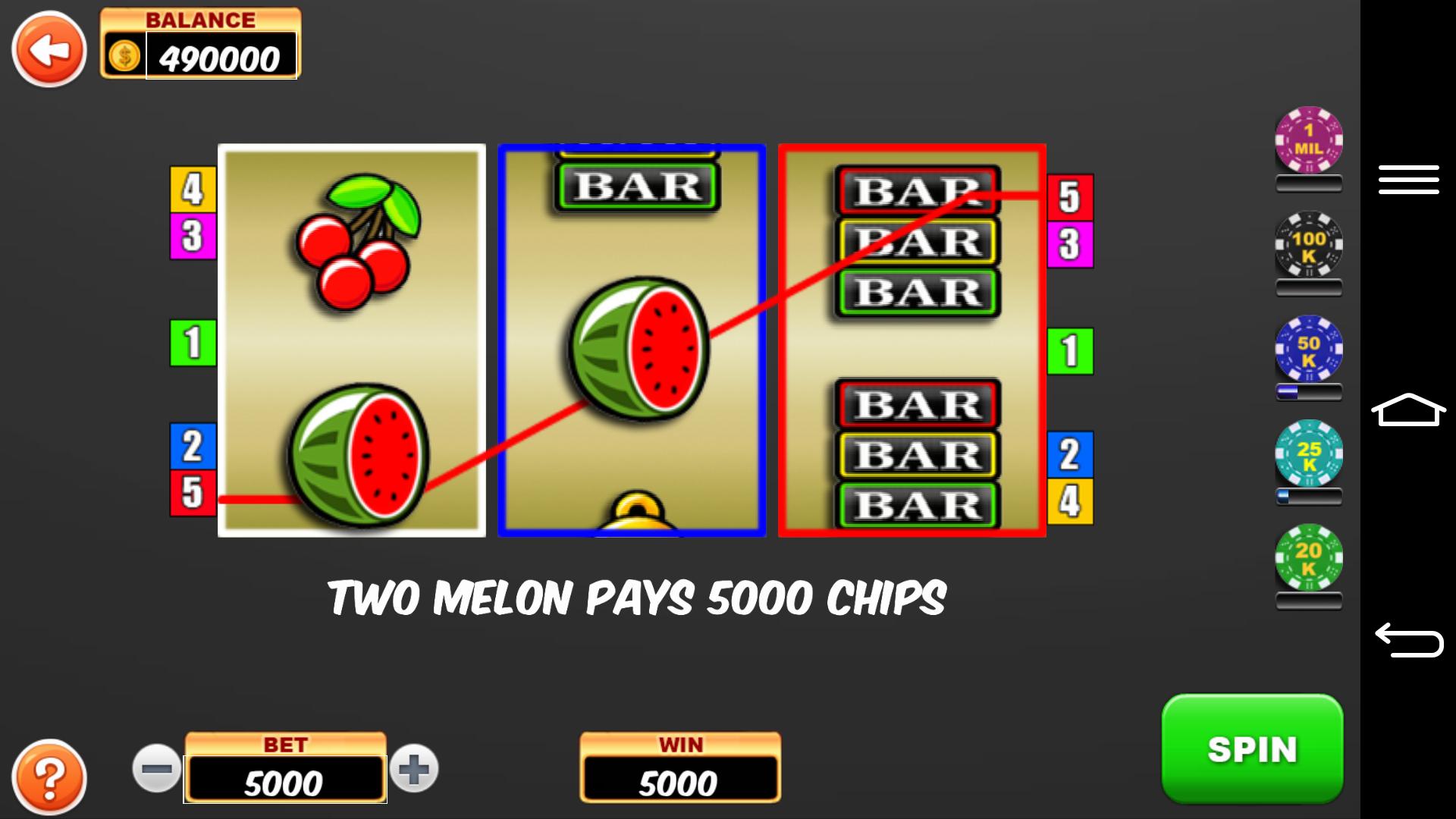Click the coin icon beside the balance
This screenshot has height=819, width=1456.
(x=124, y=56)
